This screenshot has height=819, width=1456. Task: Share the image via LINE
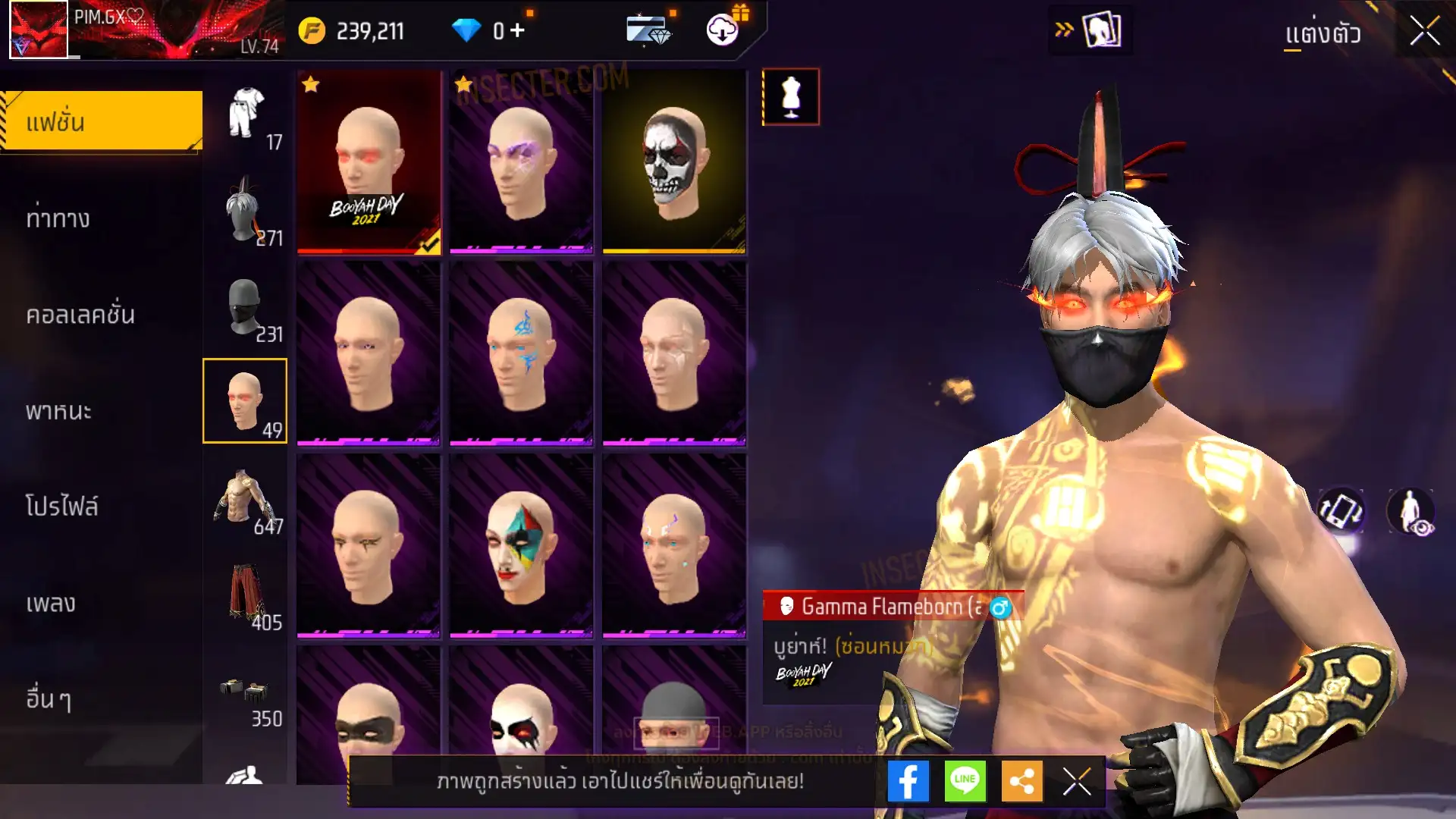point(965,781)
